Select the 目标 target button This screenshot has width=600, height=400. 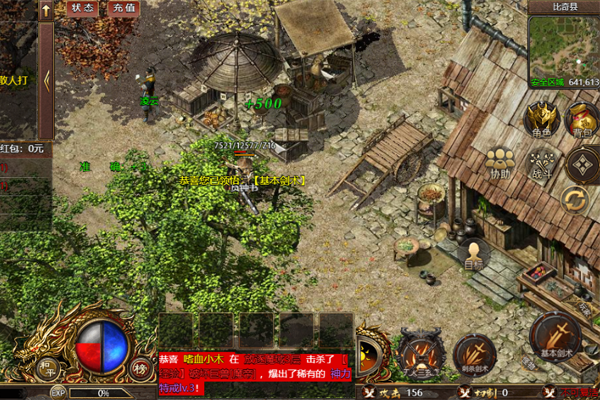(x=473, y=254)
